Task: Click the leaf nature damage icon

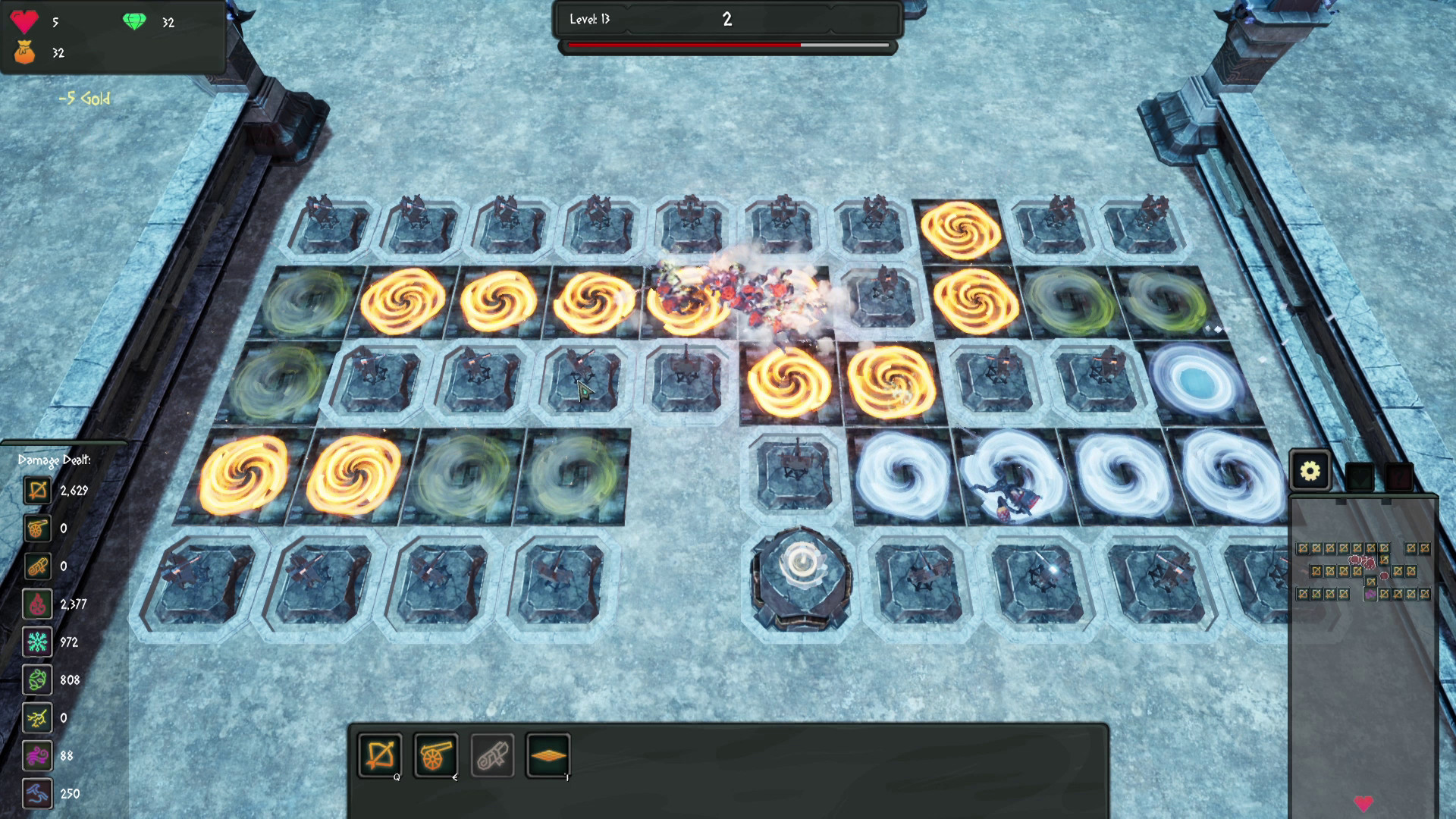Action: [x=38, y=680]
